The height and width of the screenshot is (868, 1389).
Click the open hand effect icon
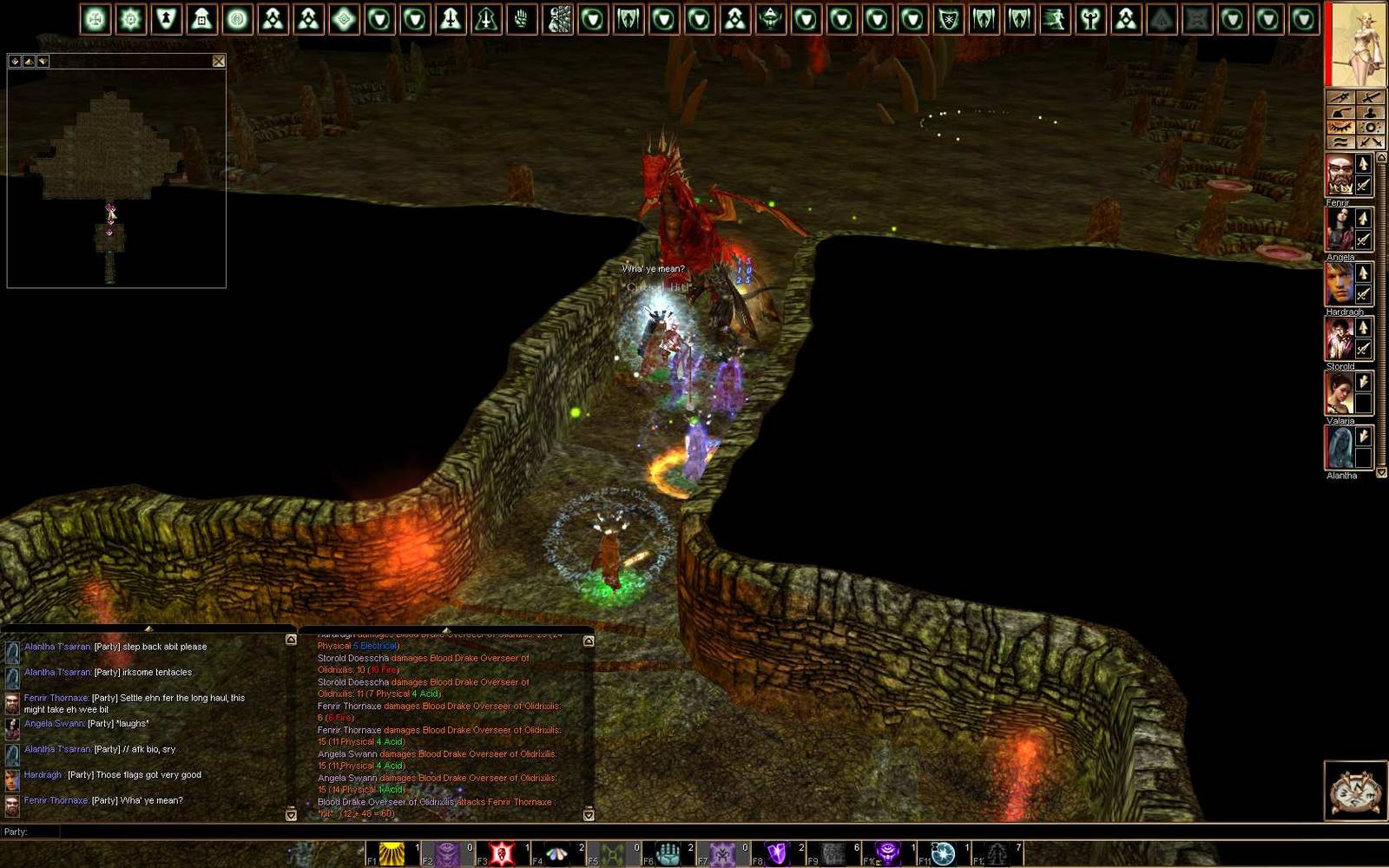pyautogui.click(x=522, y=19)
